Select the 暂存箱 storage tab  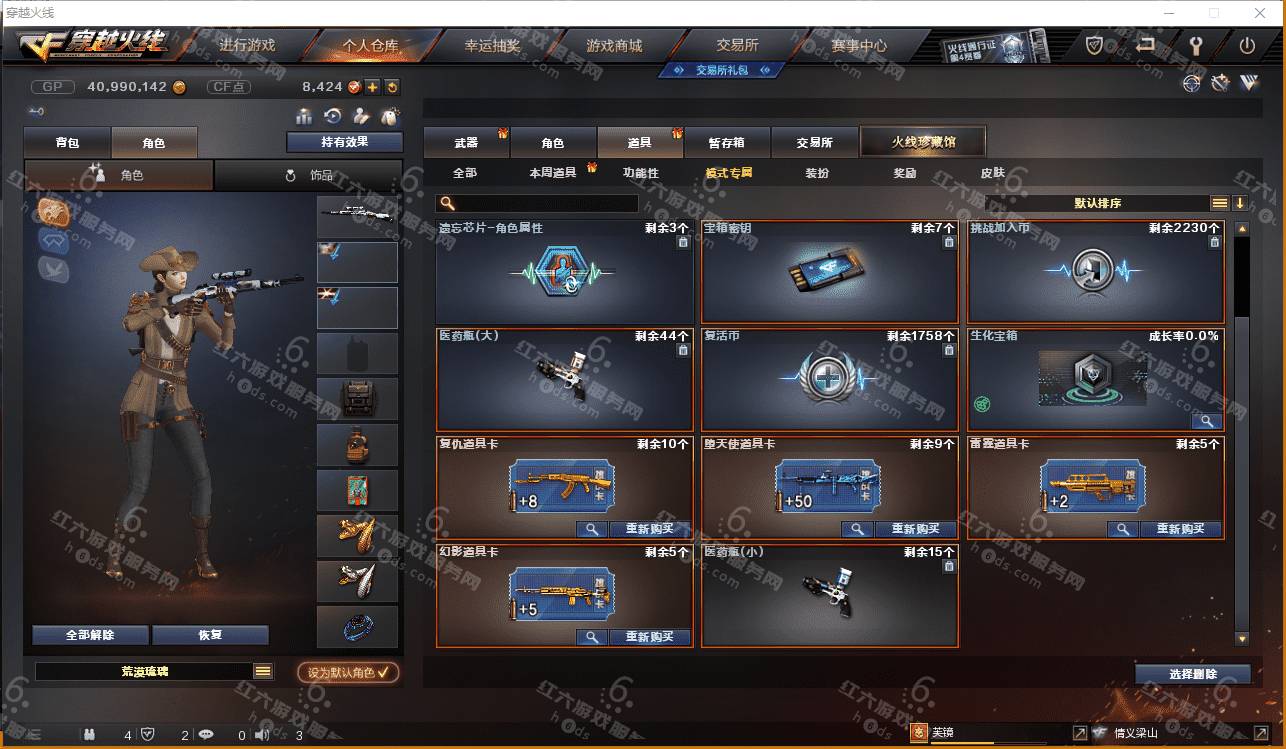pyautogui.click(x=726, y=143)
